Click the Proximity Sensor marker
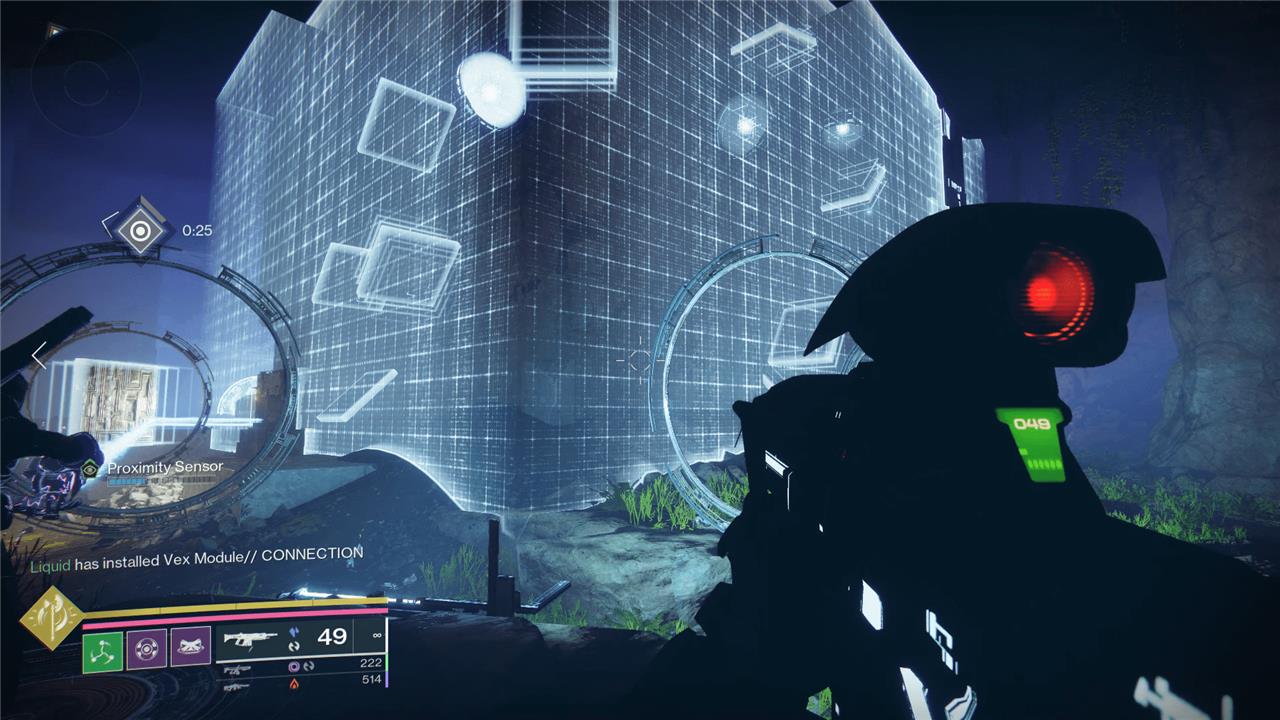Image resolution: width=1280 pixels, height=720 pixels. click(x=91, y=468)
